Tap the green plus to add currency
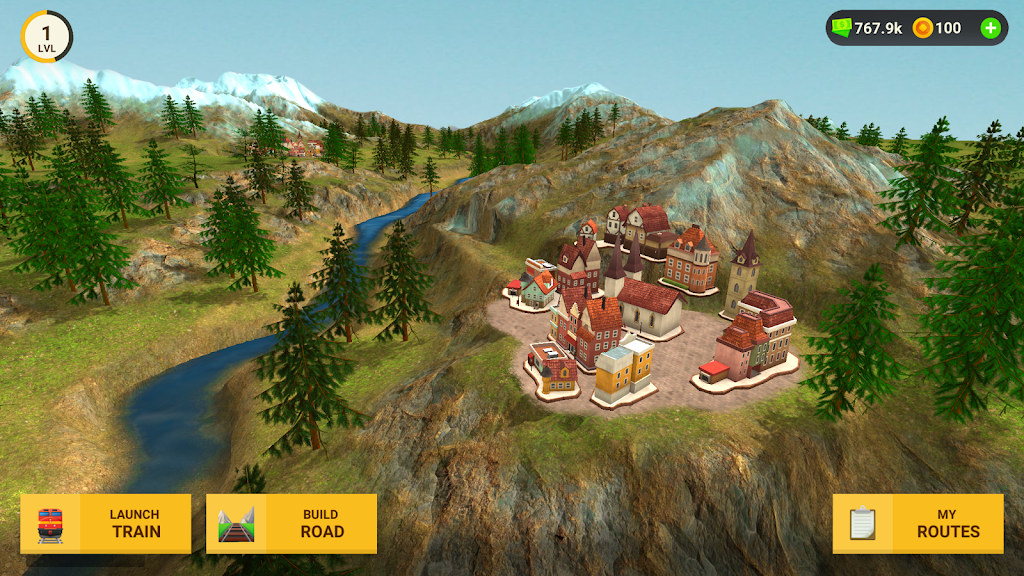The height and width of the screenshot is (576, 1024). (x=990, y=28)
